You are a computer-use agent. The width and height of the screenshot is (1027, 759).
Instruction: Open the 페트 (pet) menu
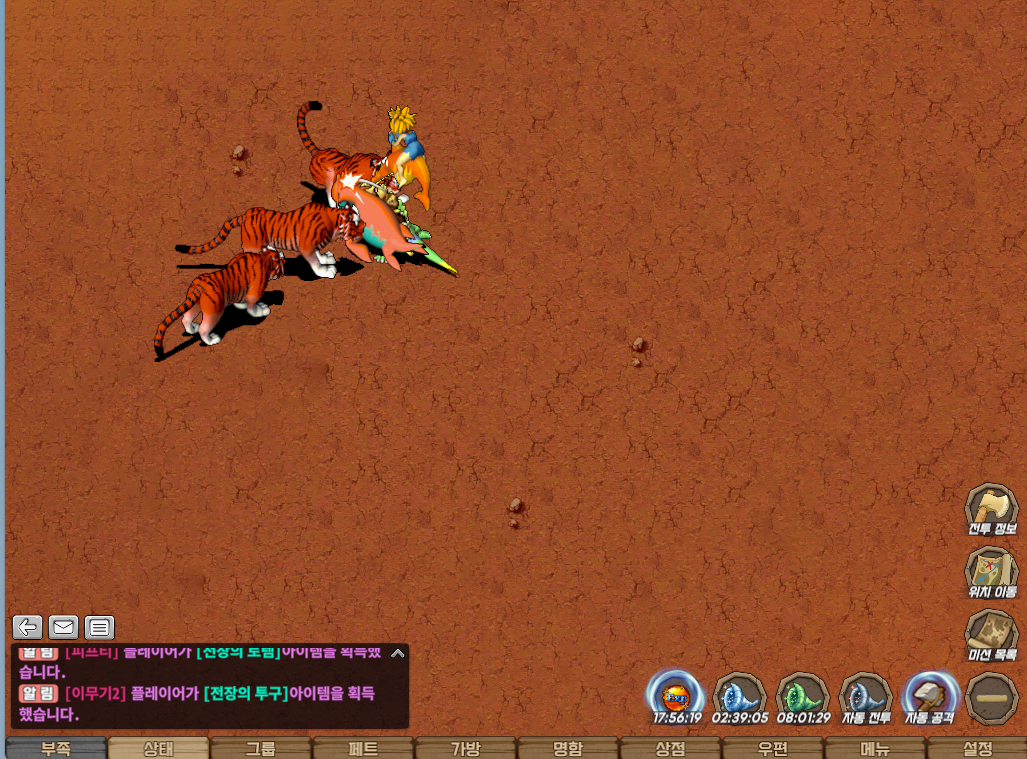364,749
